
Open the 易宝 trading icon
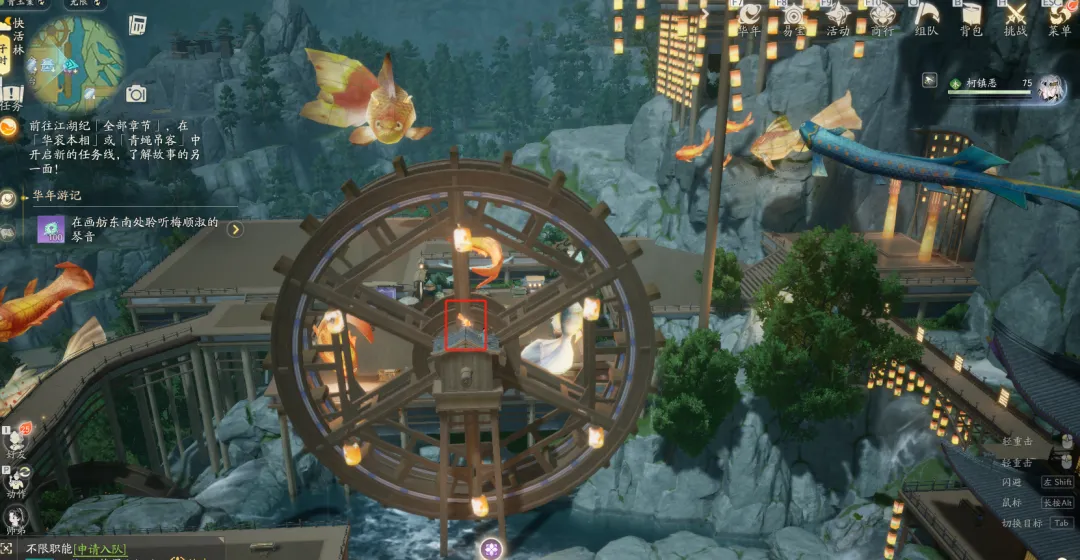(x=794, y=17)
